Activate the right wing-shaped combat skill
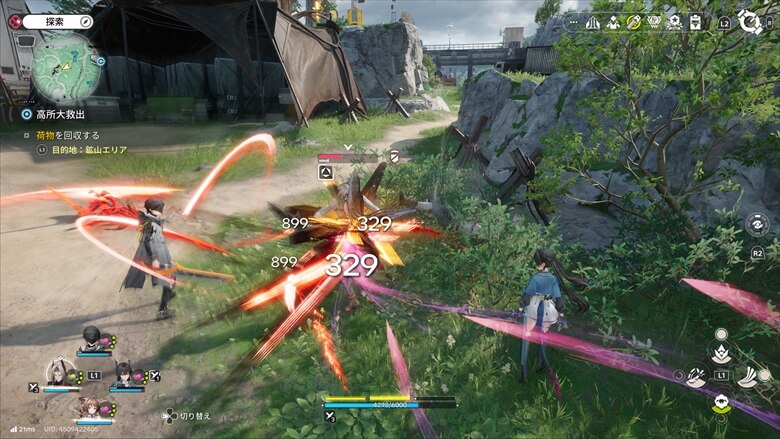 tap(746, 376)
